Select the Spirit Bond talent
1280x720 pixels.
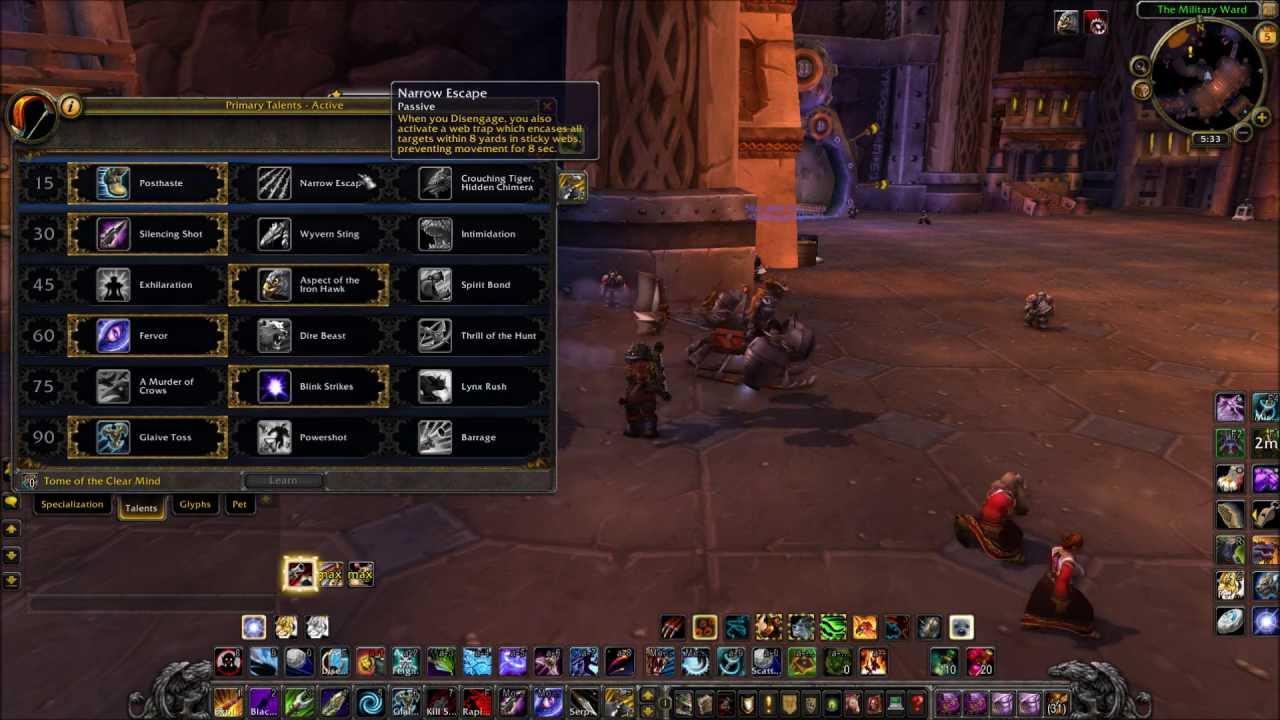469,285
